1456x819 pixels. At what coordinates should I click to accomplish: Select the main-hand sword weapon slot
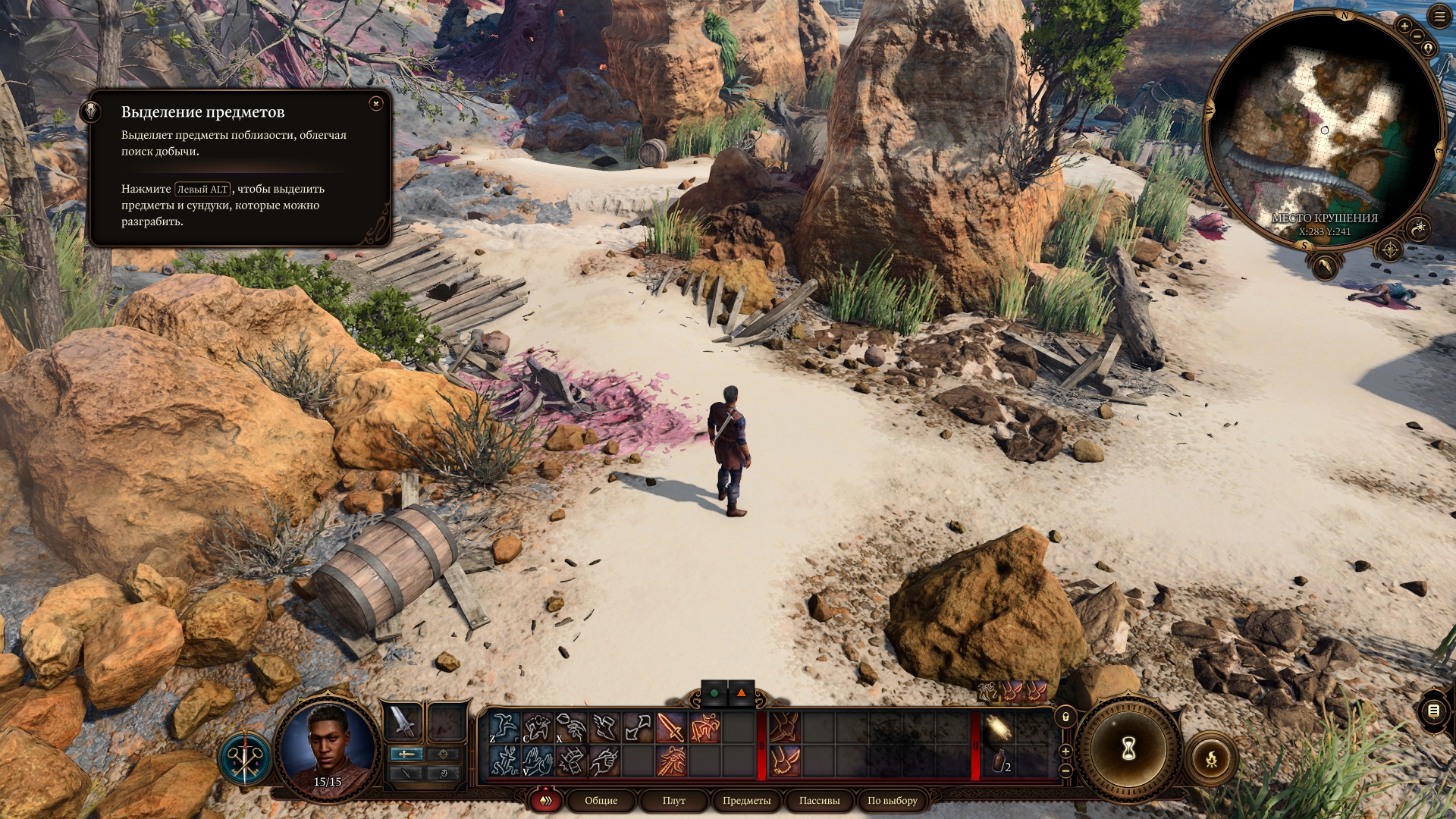coord(403,722)
